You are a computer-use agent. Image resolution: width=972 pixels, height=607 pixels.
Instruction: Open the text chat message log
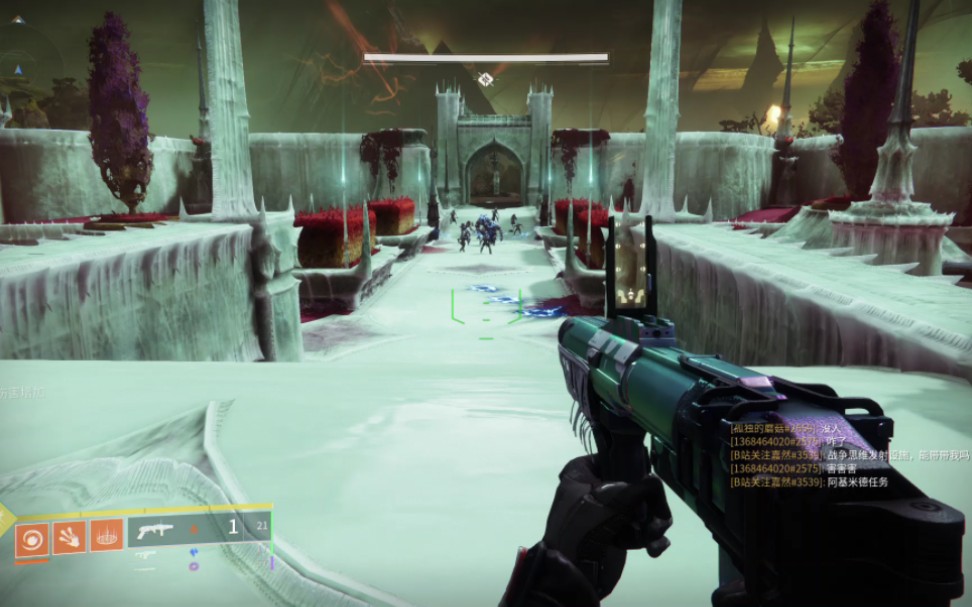pos(809,454)
